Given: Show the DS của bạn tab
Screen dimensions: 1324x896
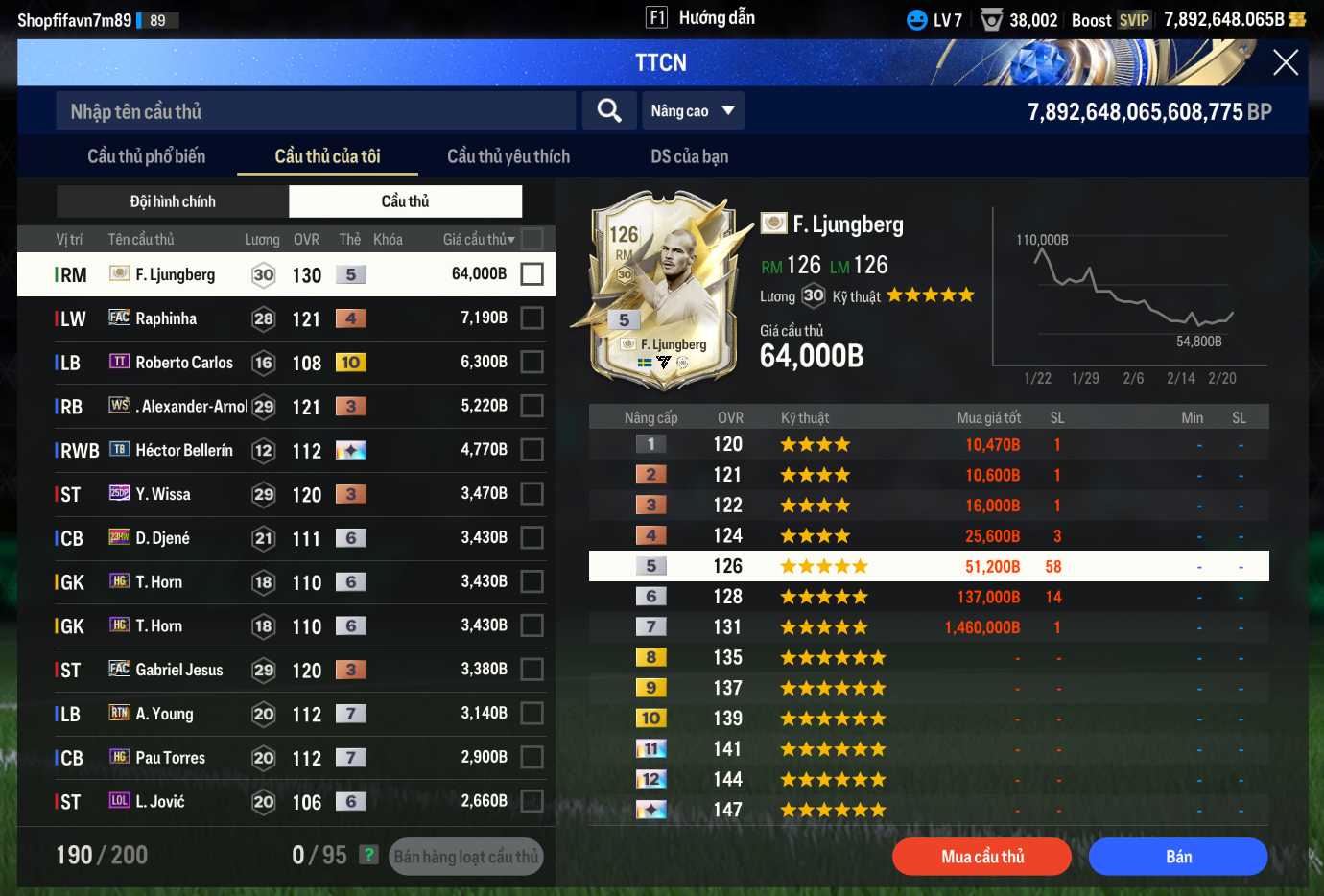Looking at the screenshot, I should [689, 156].
